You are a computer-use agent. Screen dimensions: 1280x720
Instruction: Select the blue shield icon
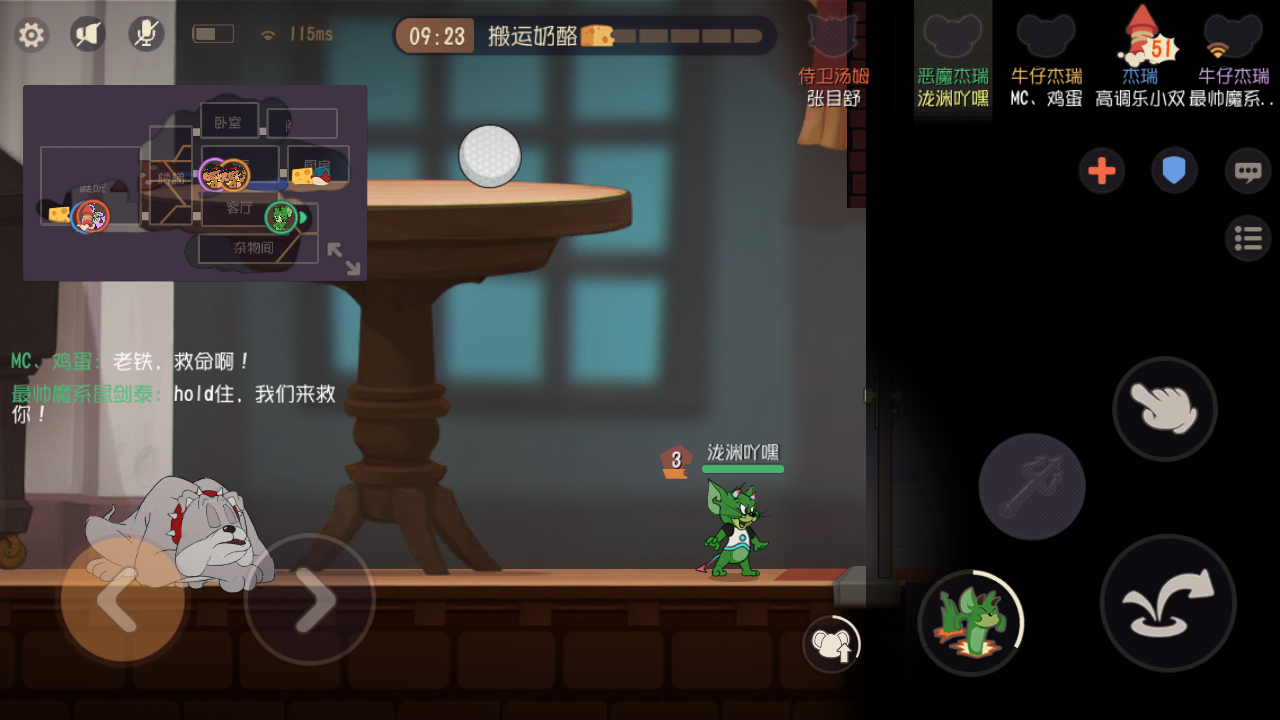[1174, 170]
